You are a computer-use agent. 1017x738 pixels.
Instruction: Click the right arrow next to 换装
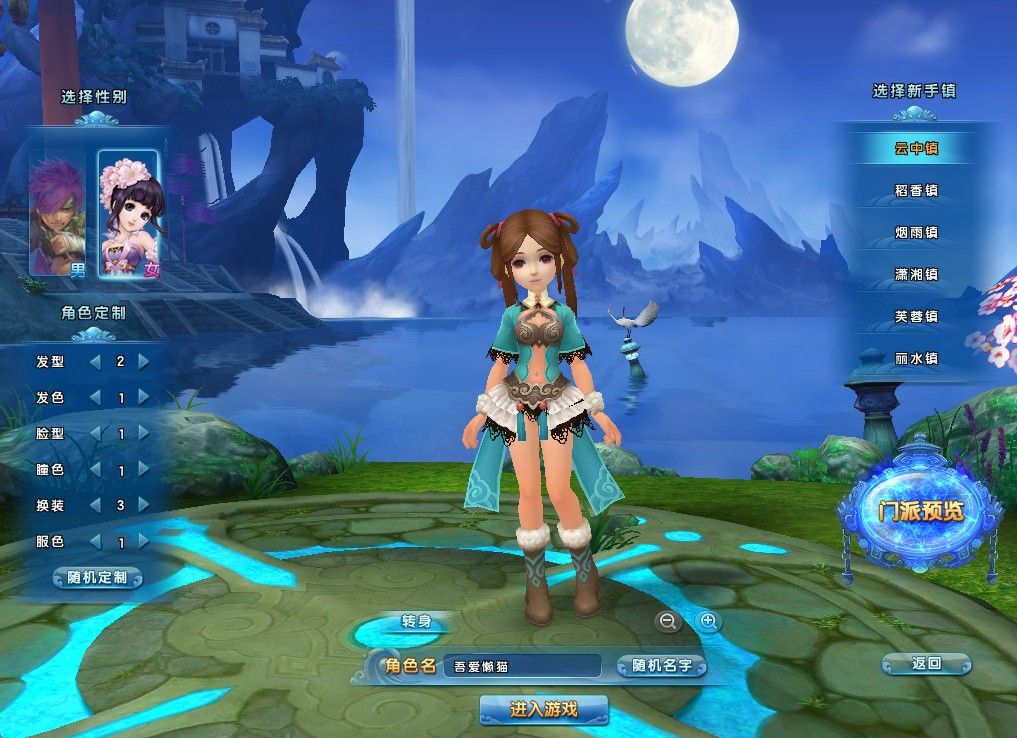click(144, 505)
